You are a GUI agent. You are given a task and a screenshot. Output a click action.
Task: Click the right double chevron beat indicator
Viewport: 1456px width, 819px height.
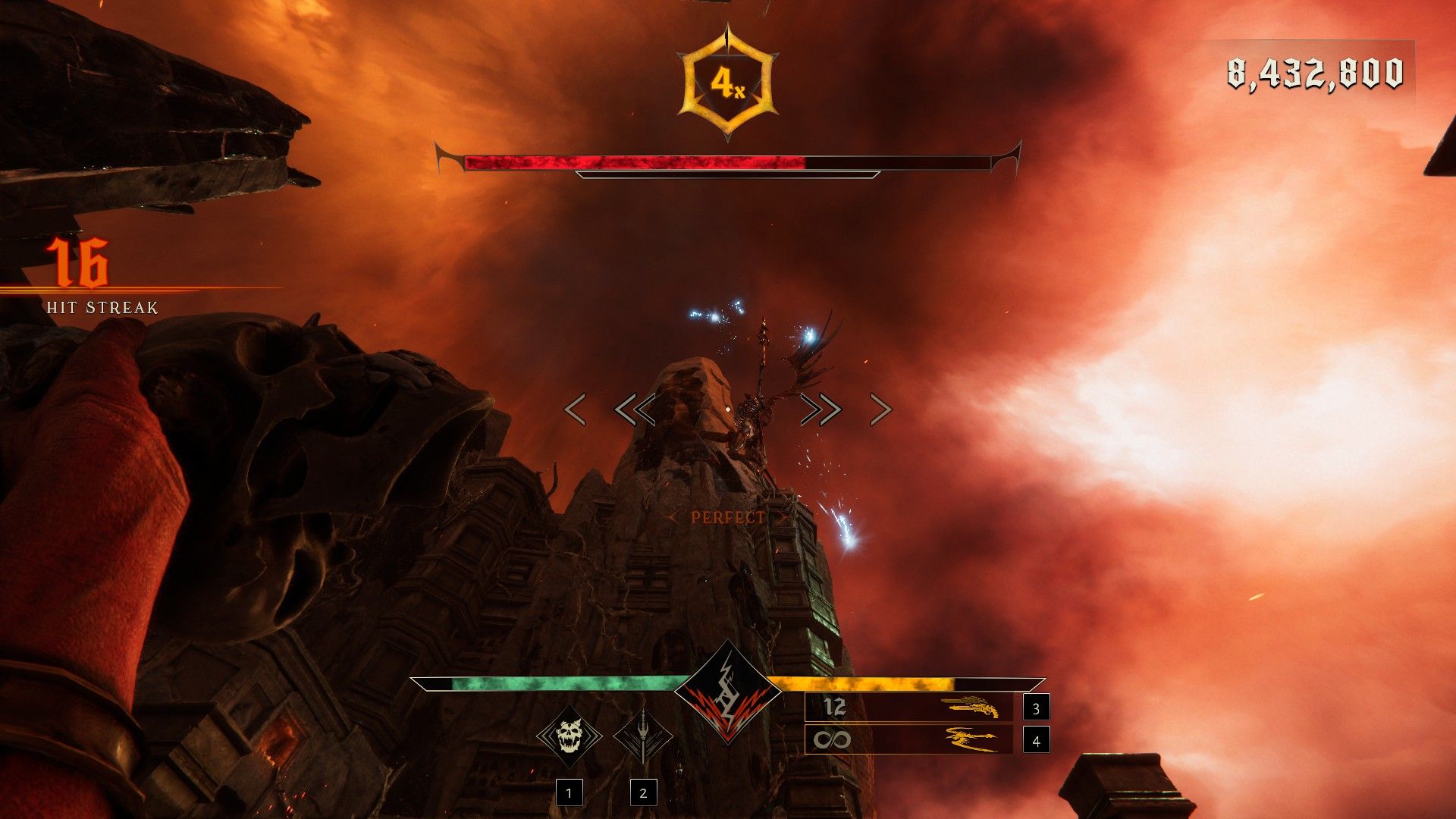(x=821, y=409)
